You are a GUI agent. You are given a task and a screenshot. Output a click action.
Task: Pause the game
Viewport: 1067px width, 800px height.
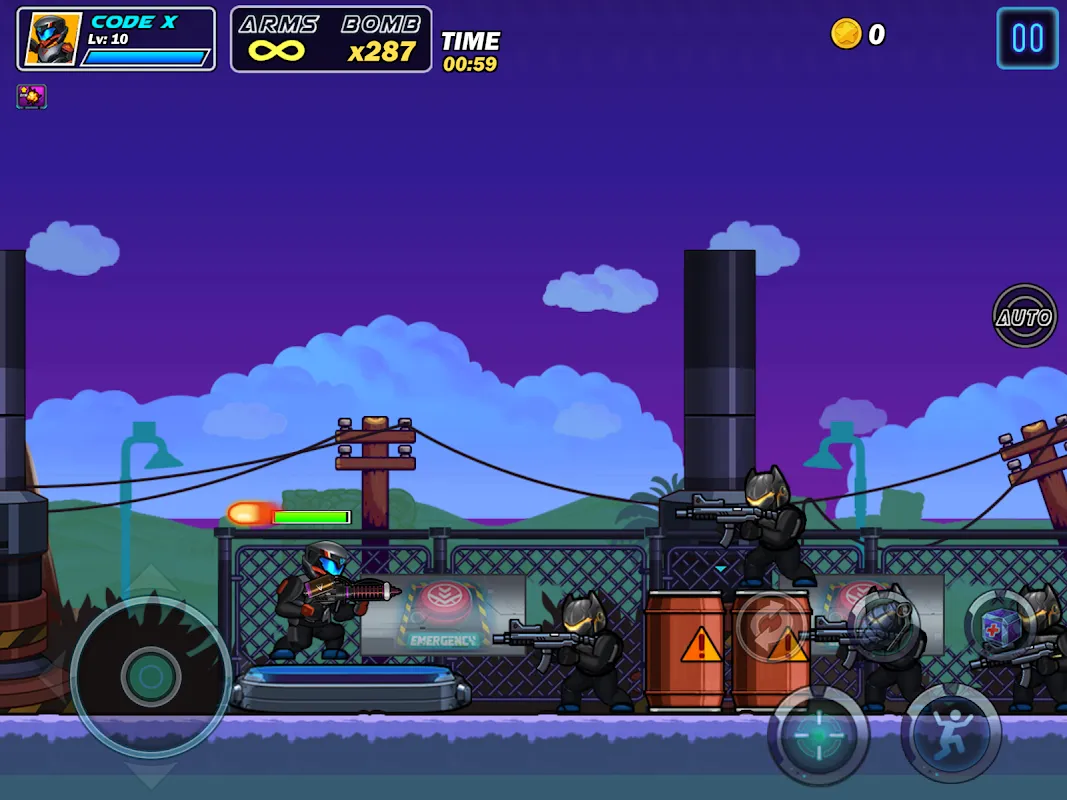(1027, 38)
